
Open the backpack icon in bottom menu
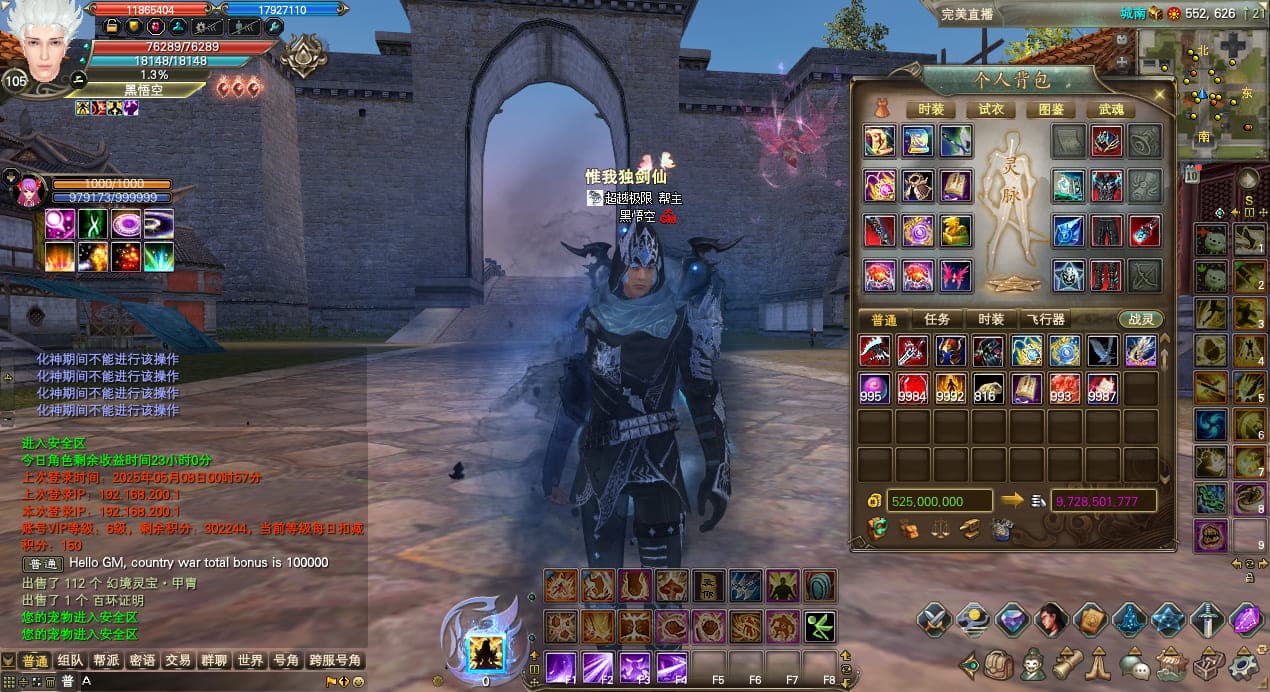pos(998,664)
